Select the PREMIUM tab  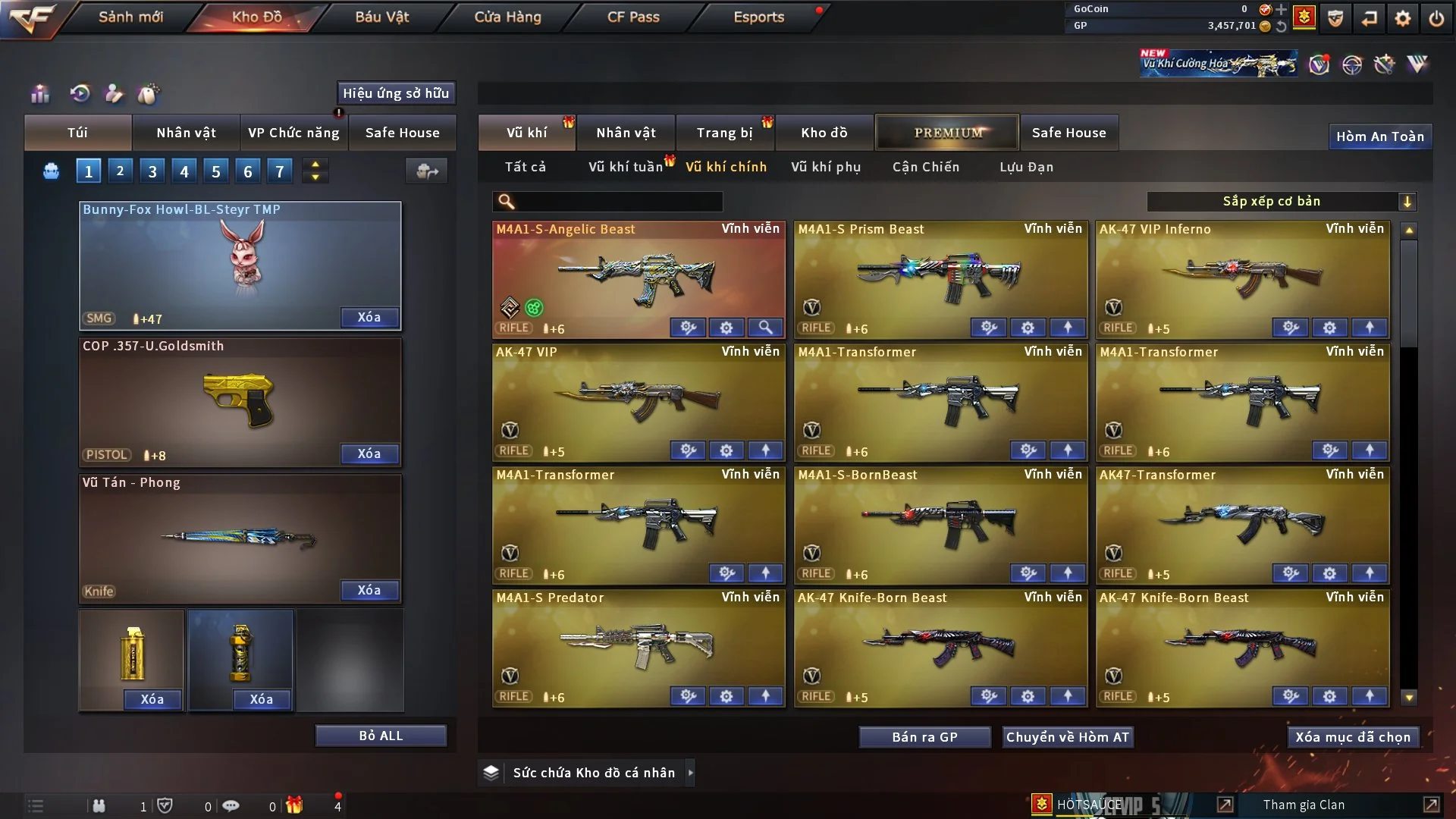[x=947, y=133]
